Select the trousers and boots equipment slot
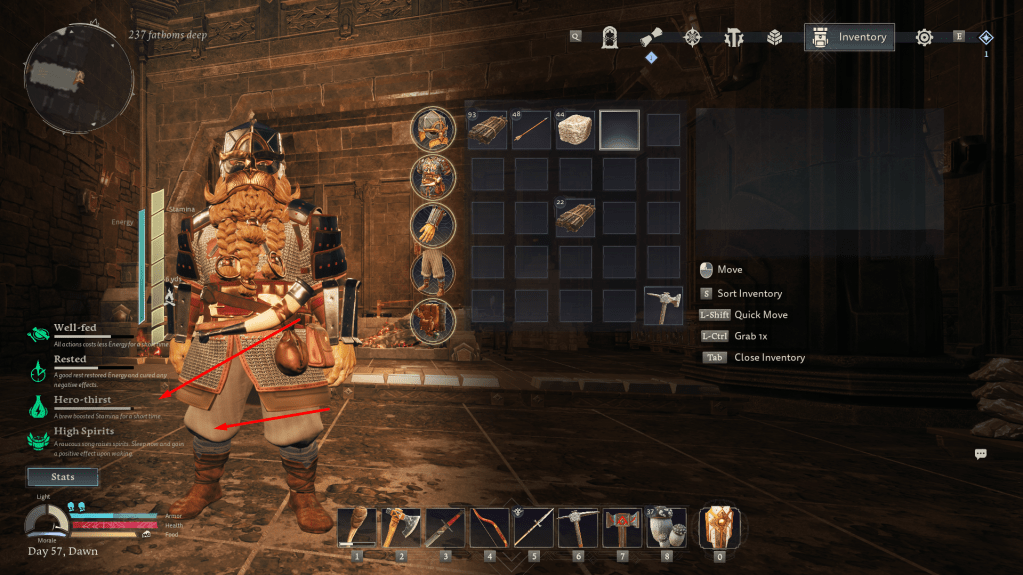Screen dimensions: 1023x575 coord(434,272)
